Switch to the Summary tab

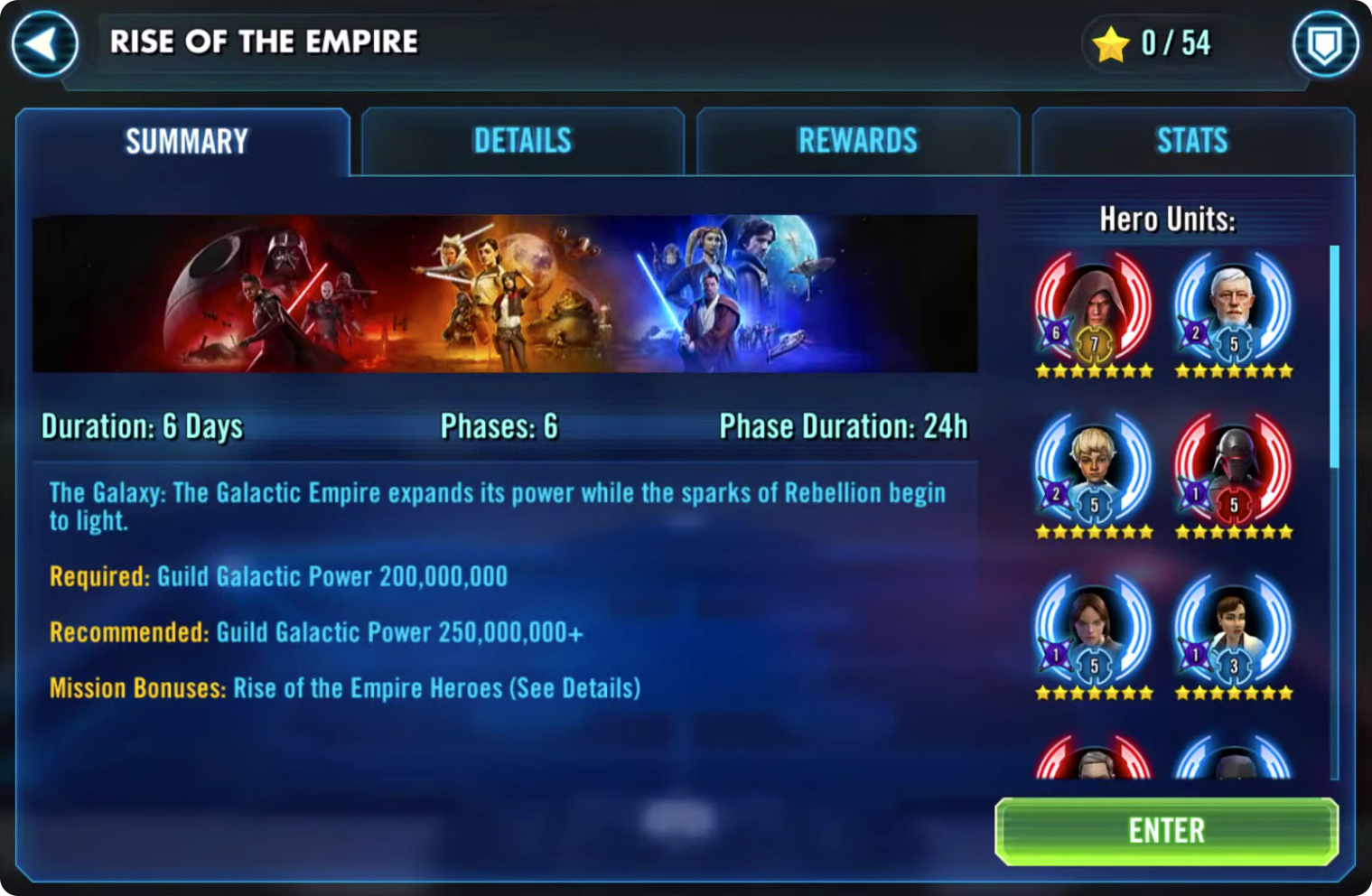[x=185, y=142]
